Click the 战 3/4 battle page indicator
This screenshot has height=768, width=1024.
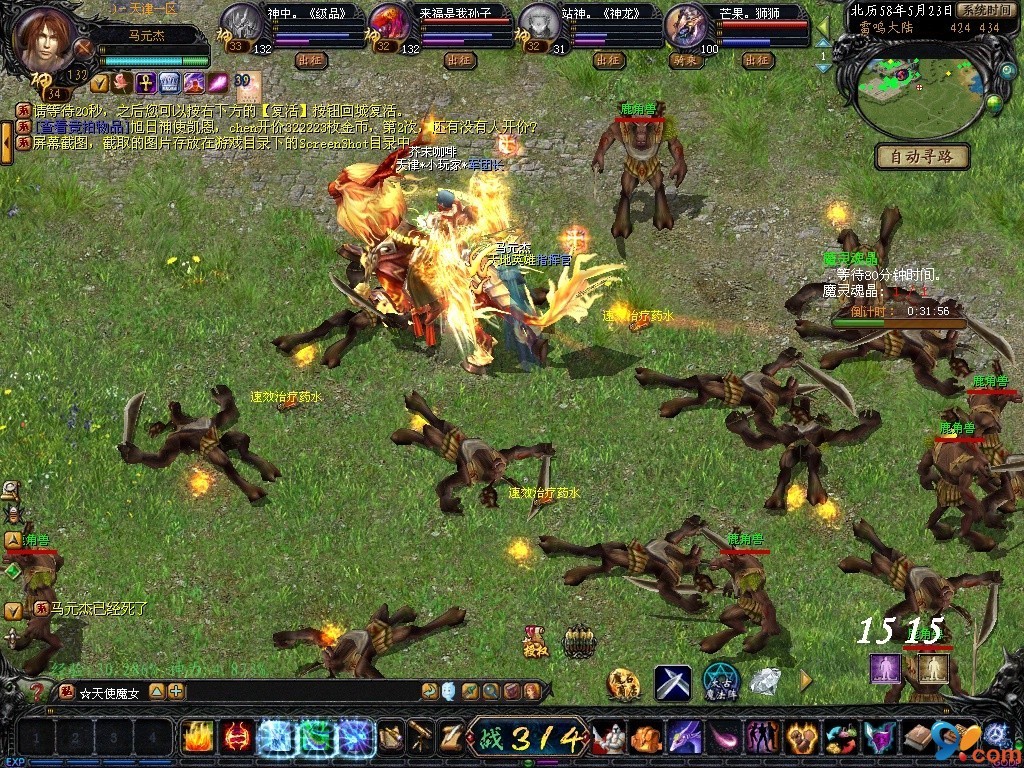pos(526,739)
